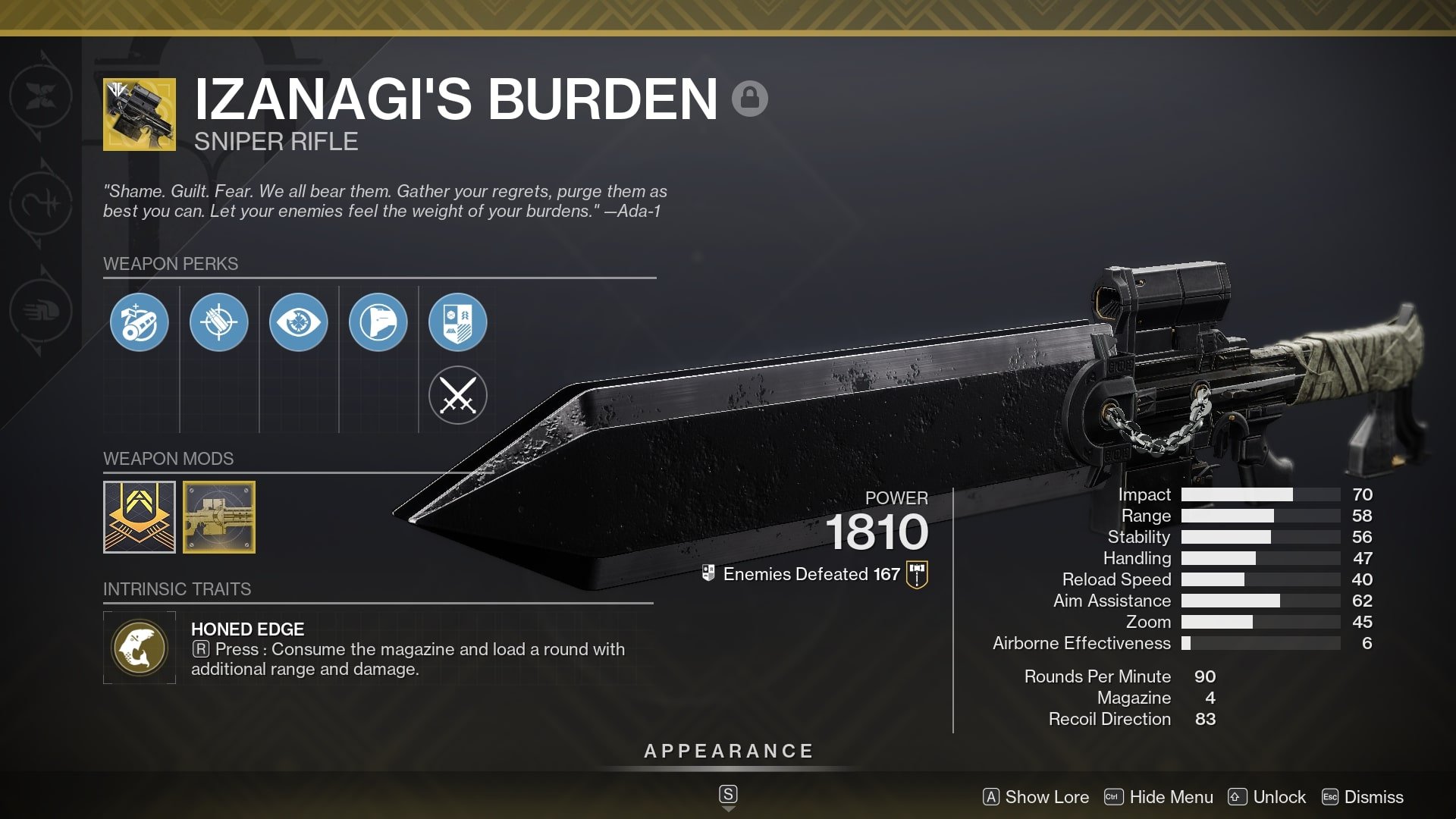Select the stock perk icon in the perks row
Viewport: 1456px width, 819px height.
378,322
